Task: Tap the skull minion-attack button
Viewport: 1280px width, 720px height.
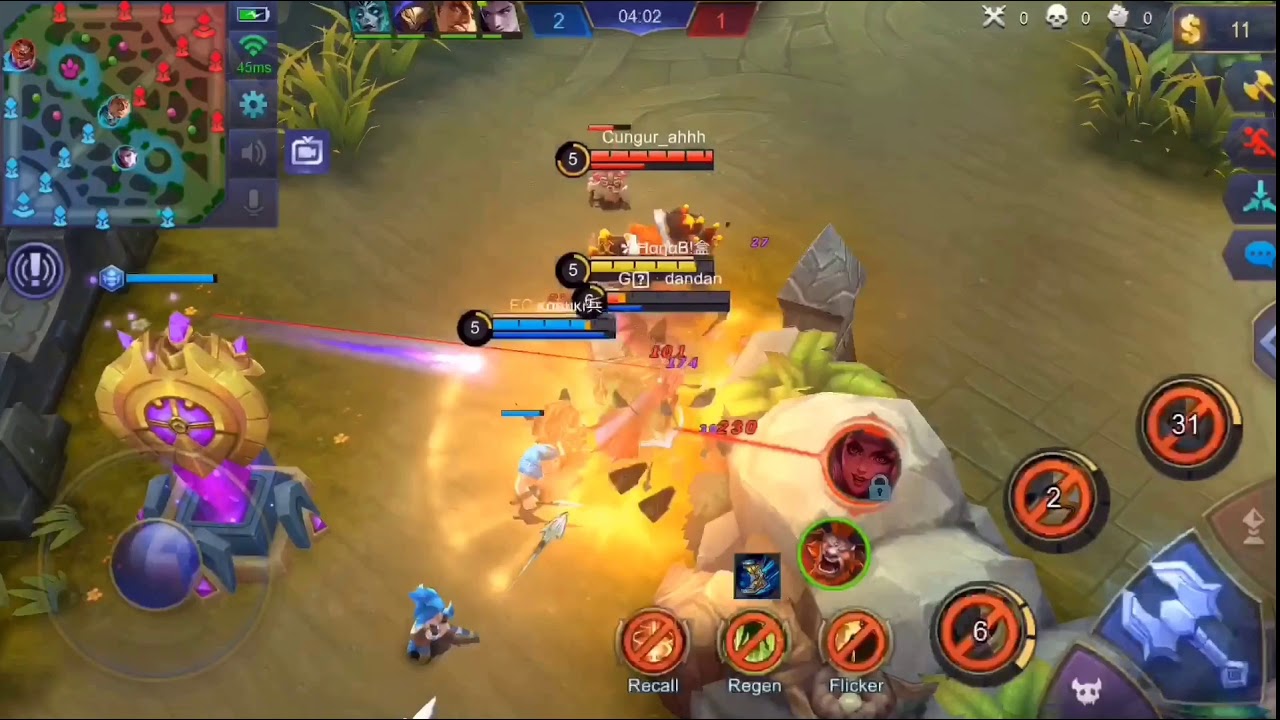Action: coord(1086,689)
